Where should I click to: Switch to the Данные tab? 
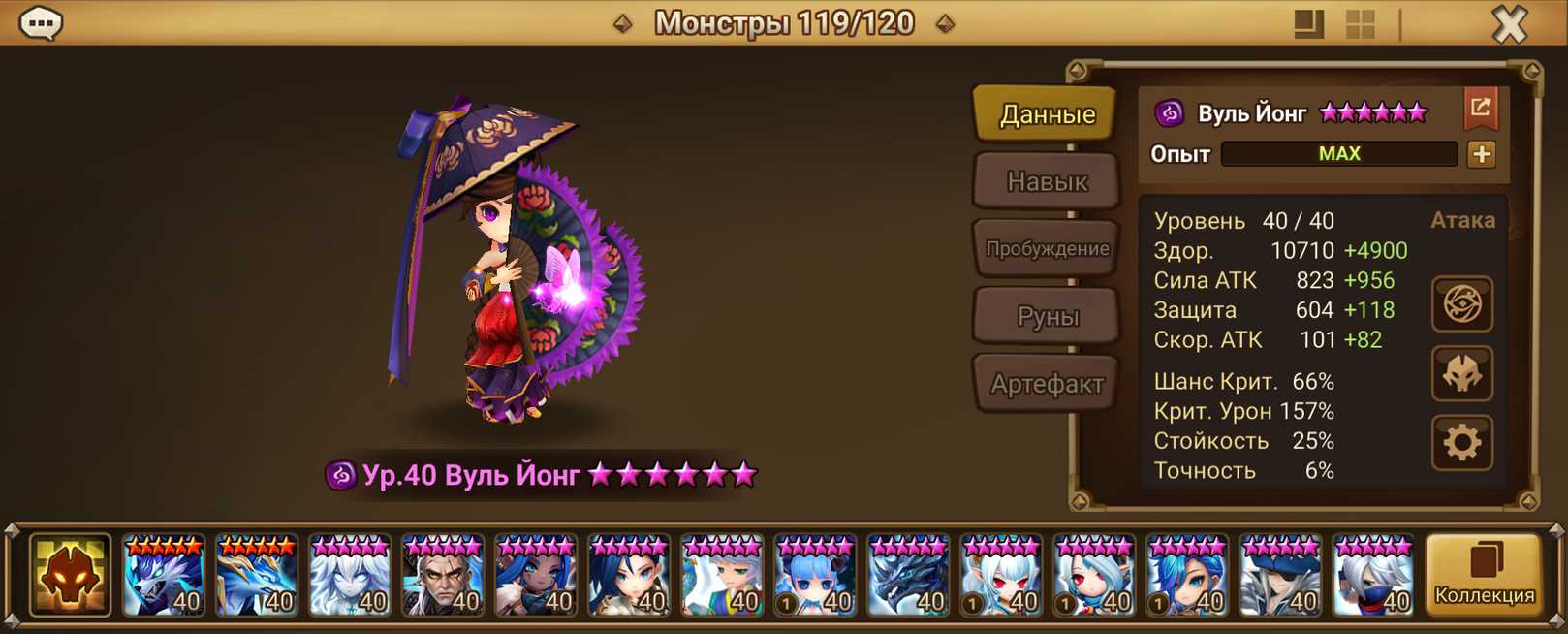click(1047, 114)
